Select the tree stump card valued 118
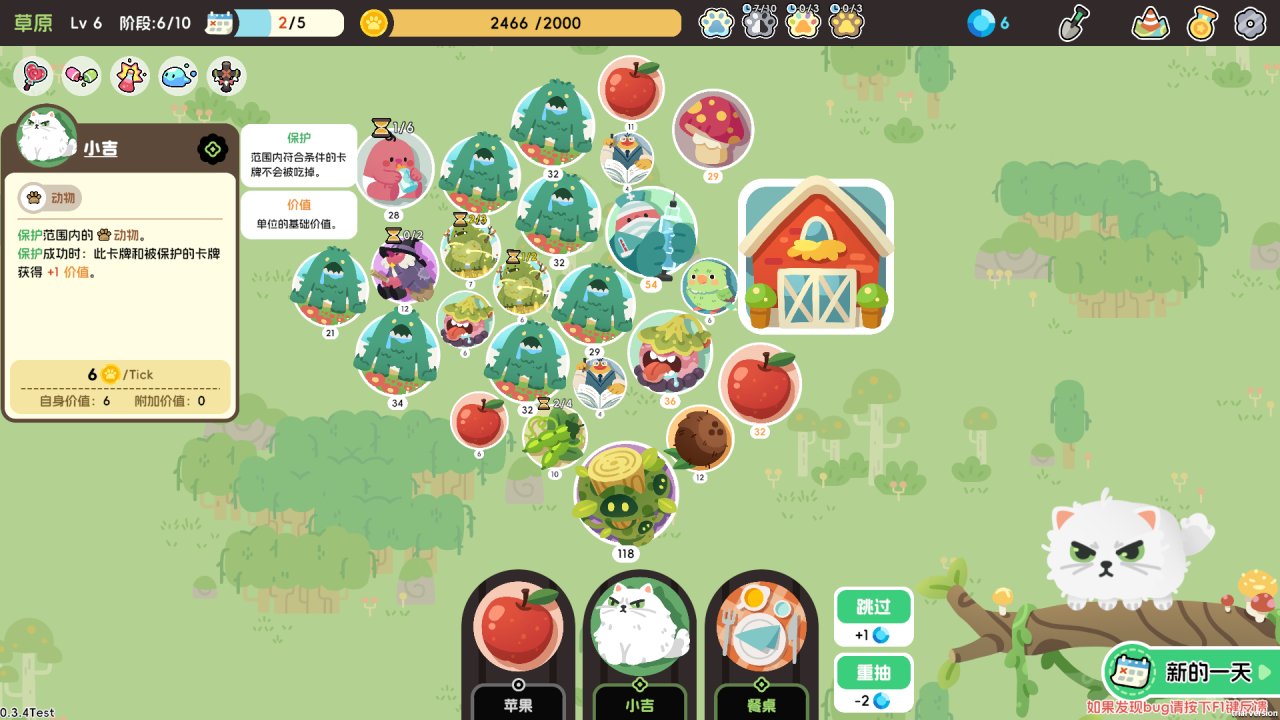 [x=626, y=495]
